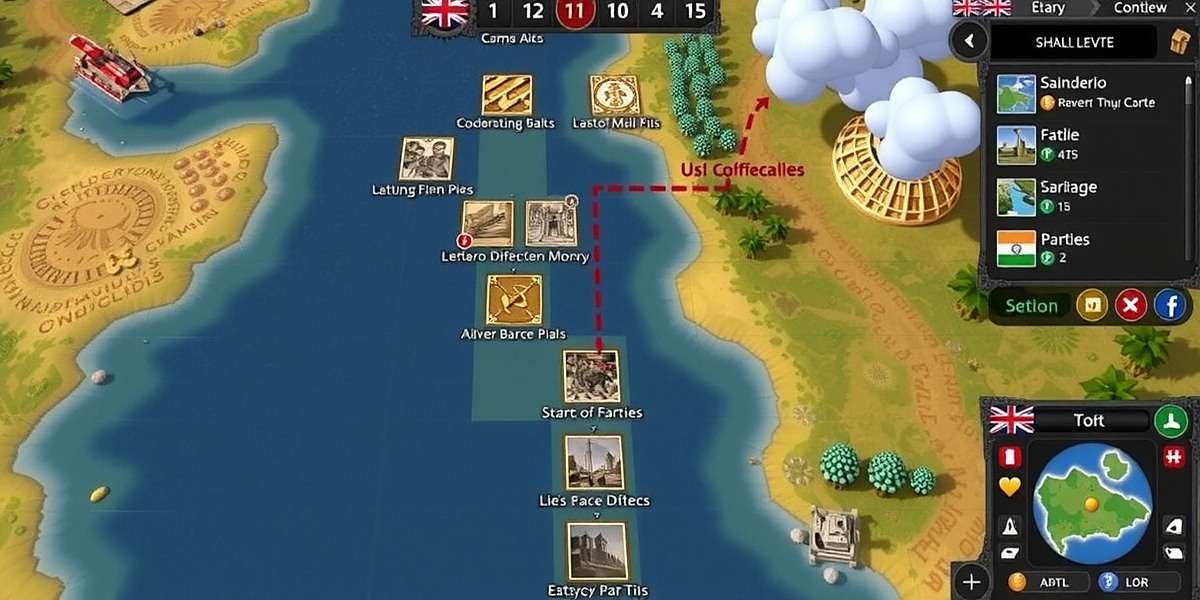Go back with the left arrow button
The height and width of the screenshot is (600, 1200).
click(x=968, y=42)
